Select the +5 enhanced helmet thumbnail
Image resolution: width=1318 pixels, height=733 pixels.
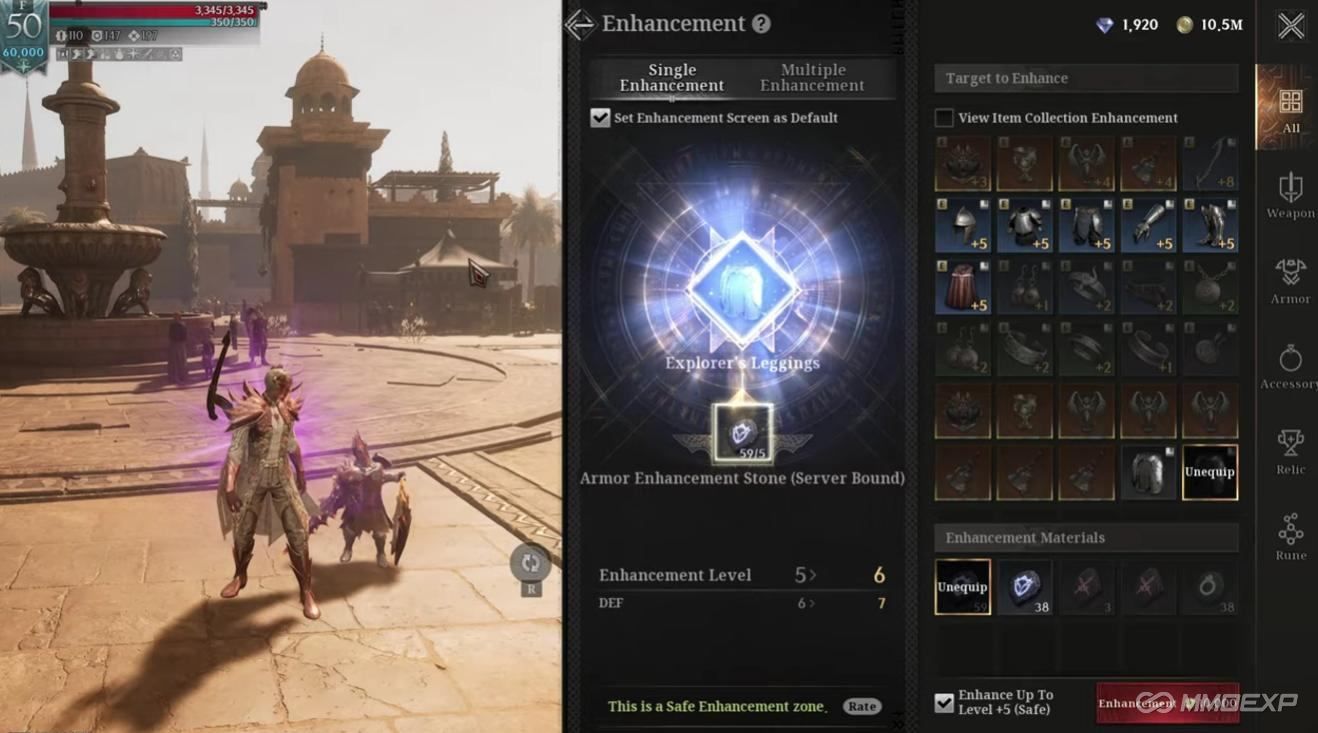point(963,225)
